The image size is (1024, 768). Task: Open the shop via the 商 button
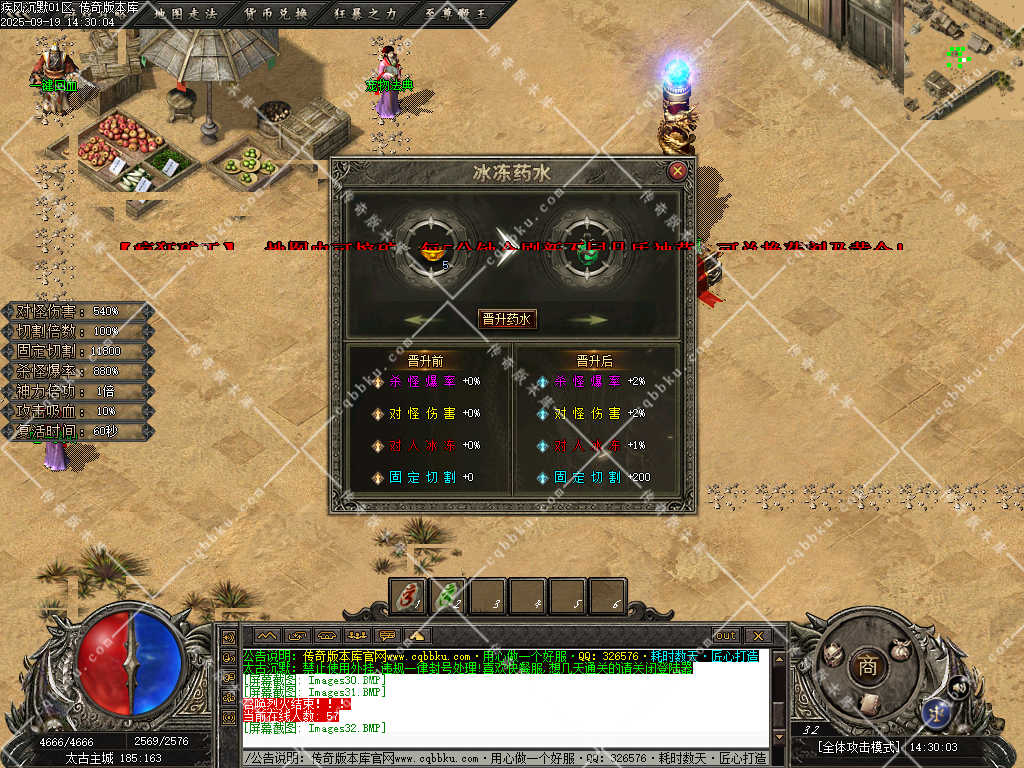click(x=866, y=667)
